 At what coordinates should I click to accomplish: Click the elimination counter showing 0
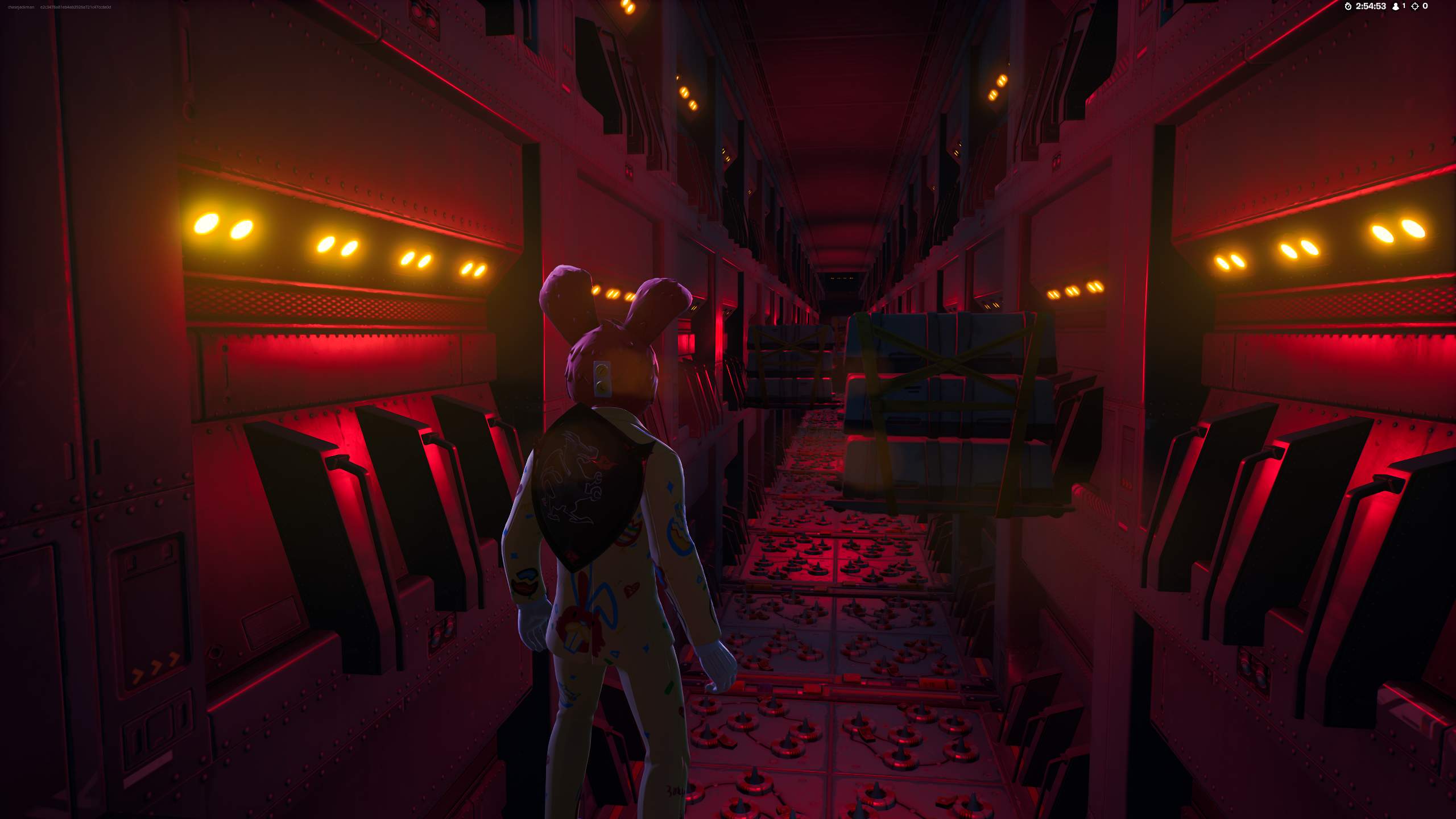(x=1425, y=7)
